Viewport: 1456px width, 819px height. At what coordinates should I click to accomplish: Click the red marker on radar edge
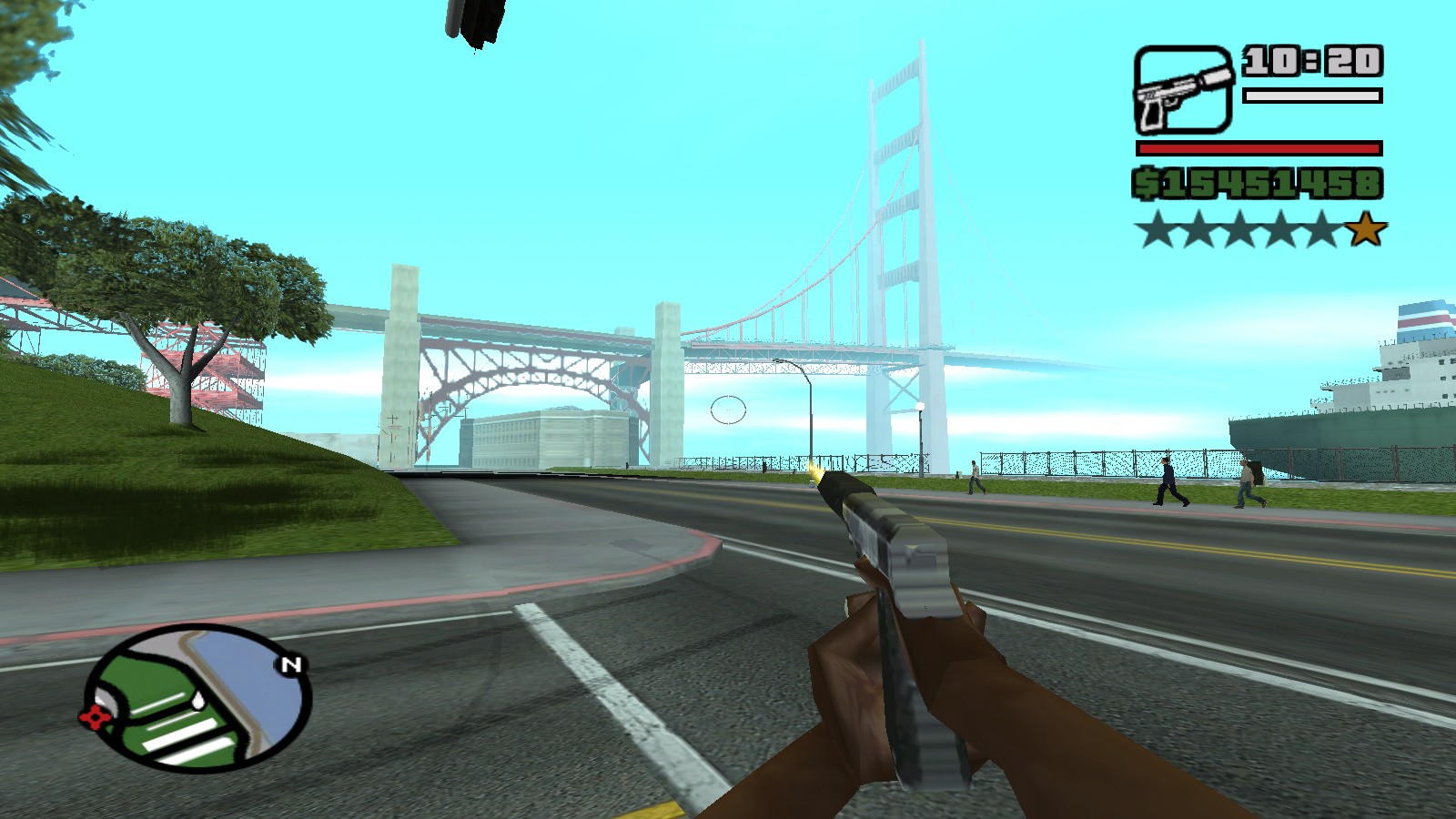(x=94, y=718)
